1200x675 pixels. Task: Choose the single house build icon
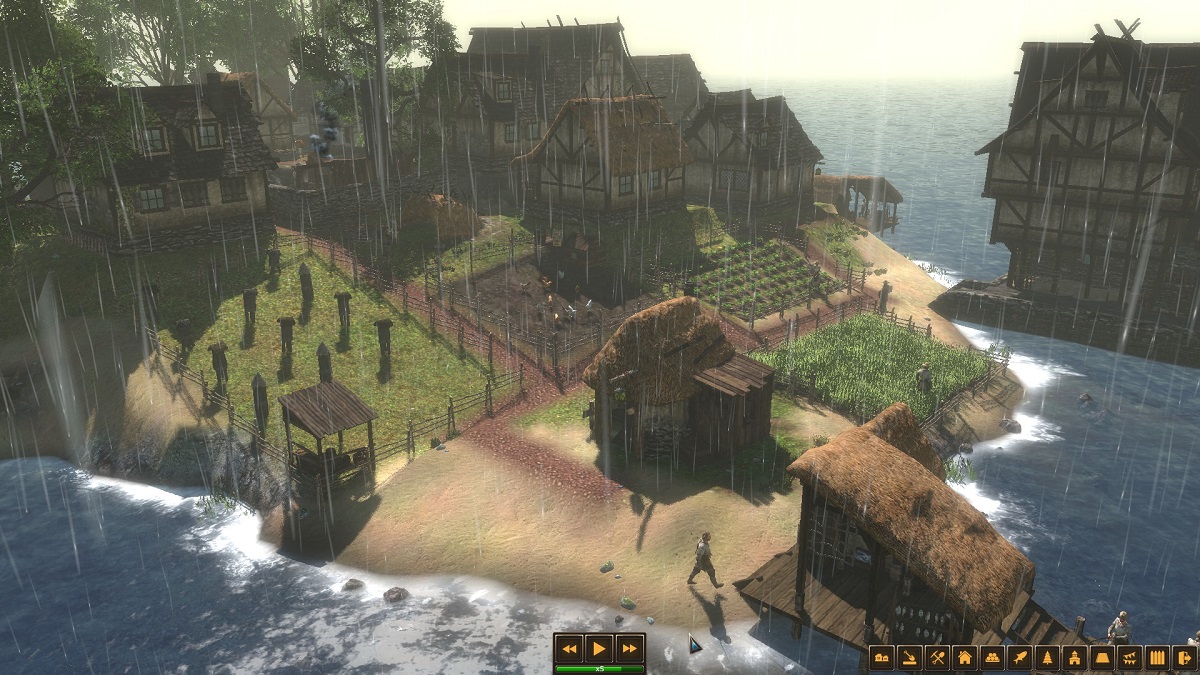pyautogui.click(x=964, y=658)
